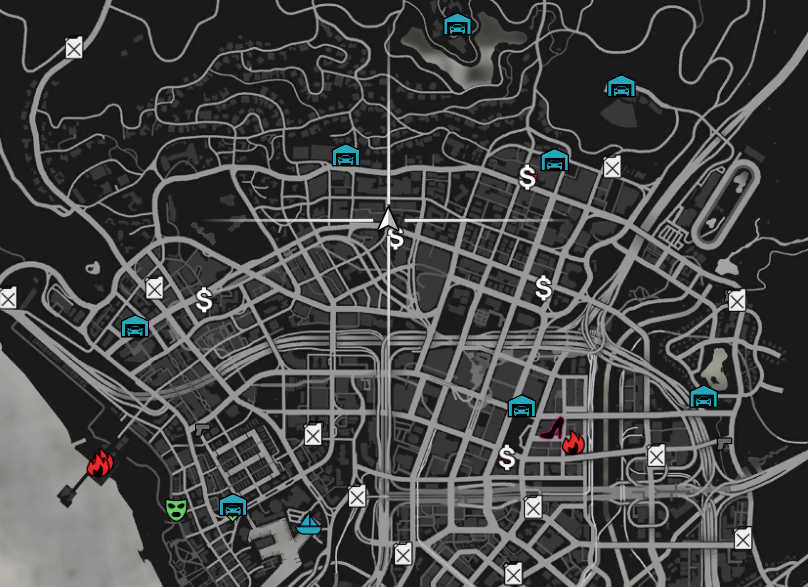808x587 pixels.
Task: Select the pink high heel marker
Action: pyautogui.click(x=552, y=429)
